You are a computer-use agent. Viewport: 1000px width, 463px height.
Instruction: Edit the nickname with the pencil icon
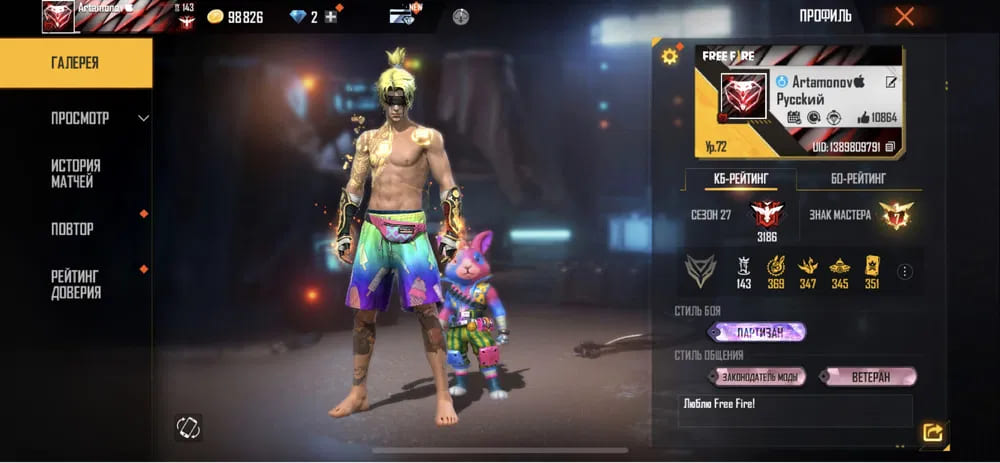(891, 82)
